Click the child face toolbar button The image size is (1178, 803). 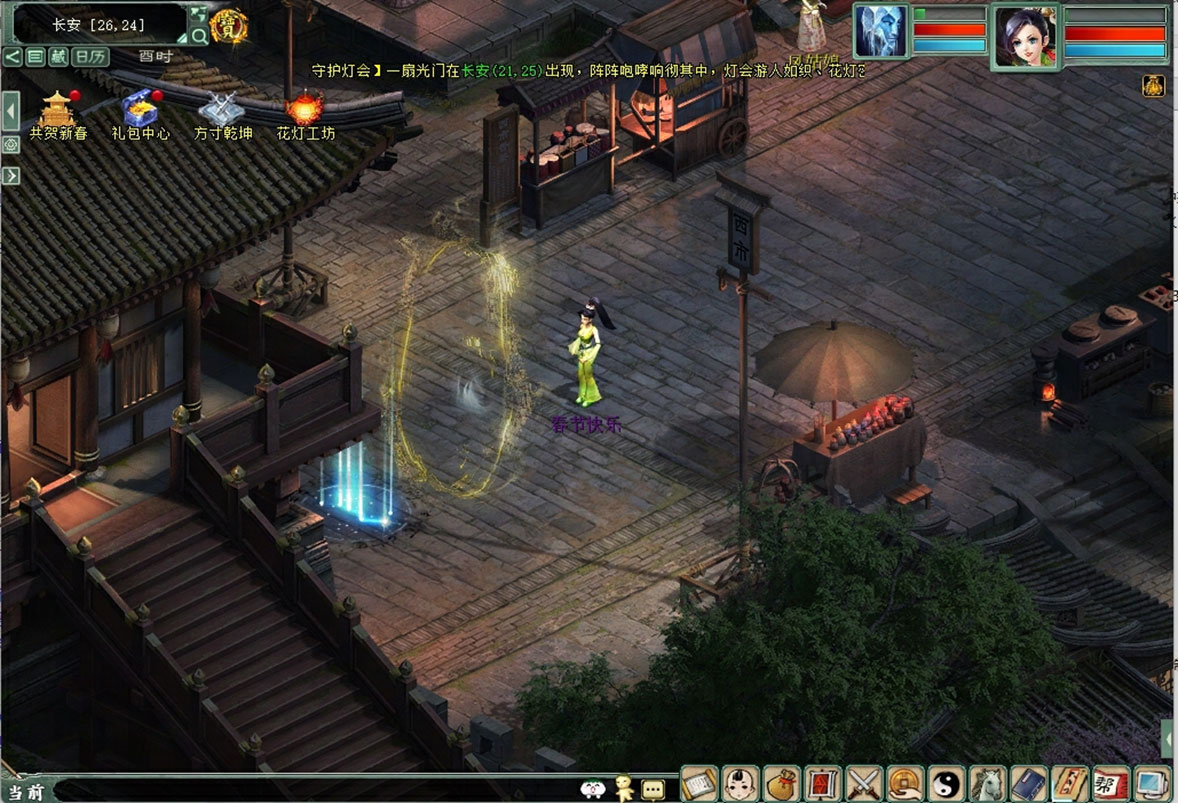click(x=740, y=783)
